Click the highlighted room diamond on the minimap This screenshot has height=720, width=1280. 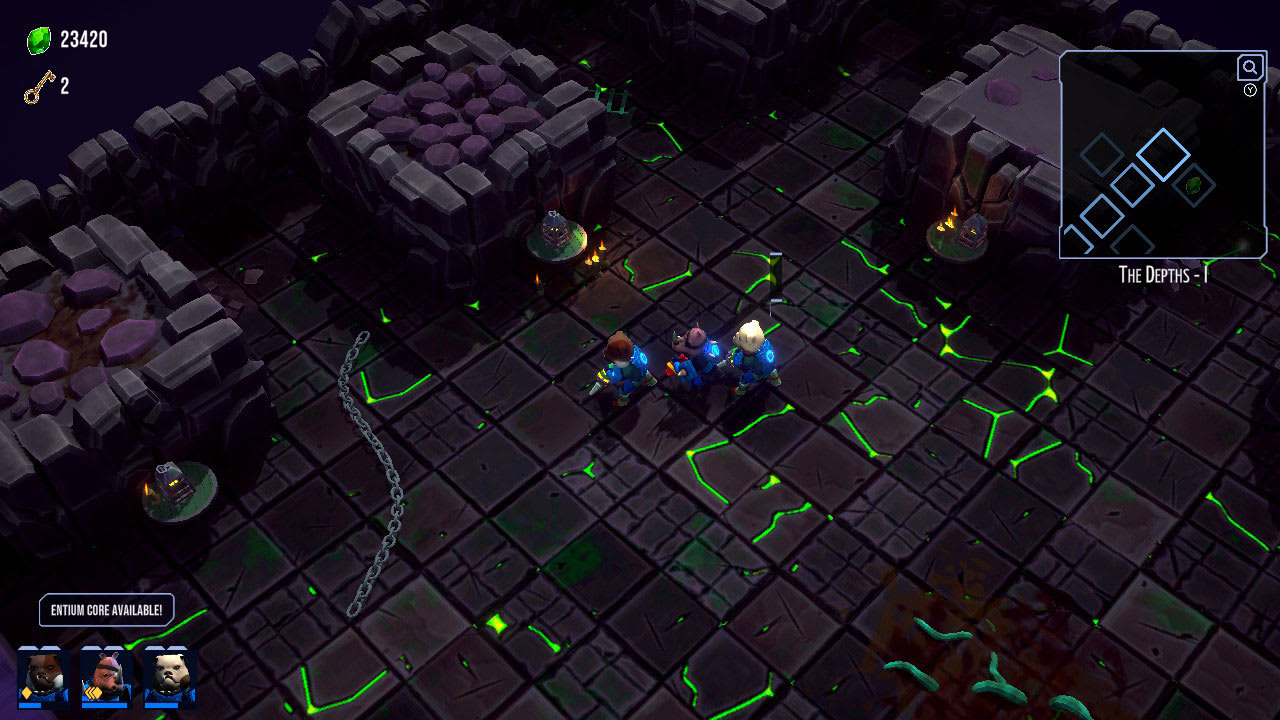[1162, 154]
